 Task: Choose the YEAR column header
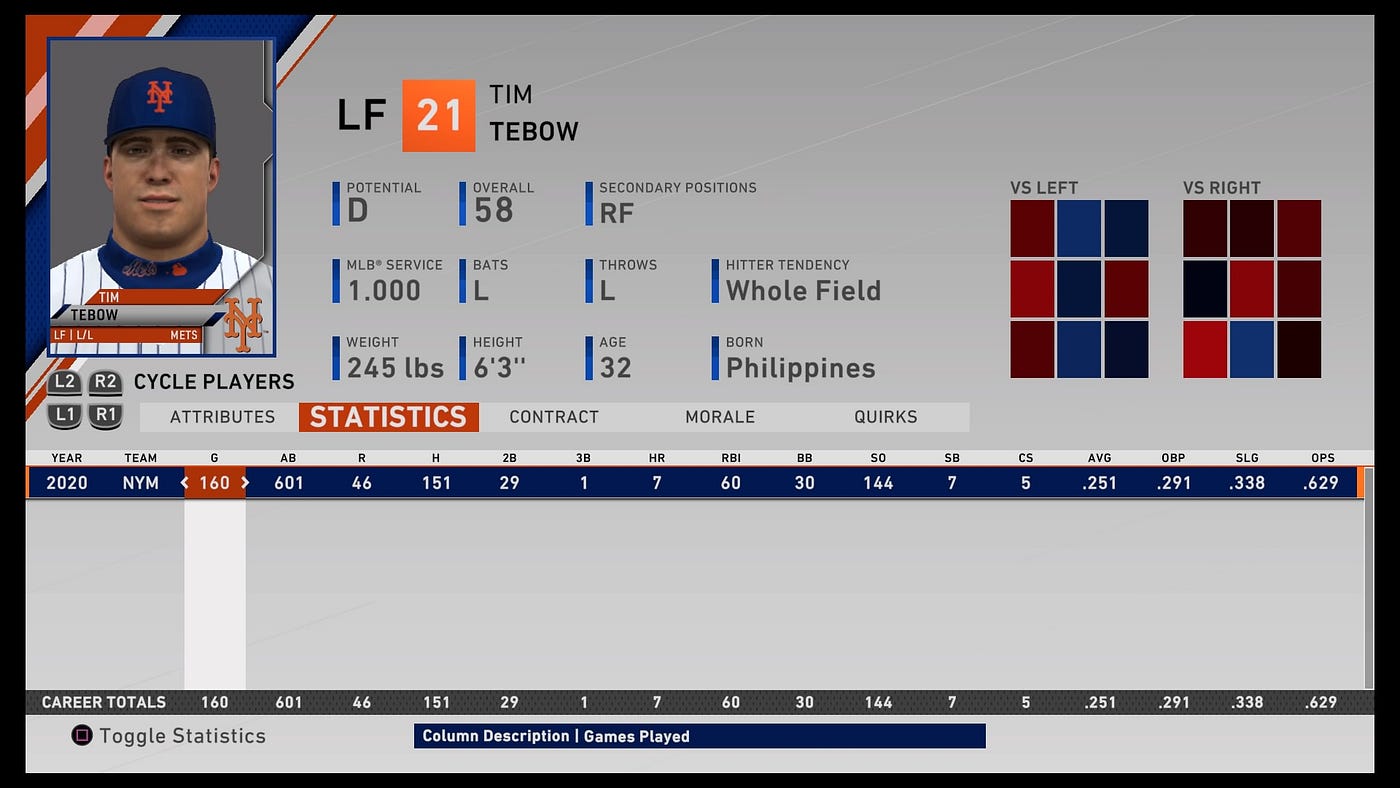click(x=67, y=458)
